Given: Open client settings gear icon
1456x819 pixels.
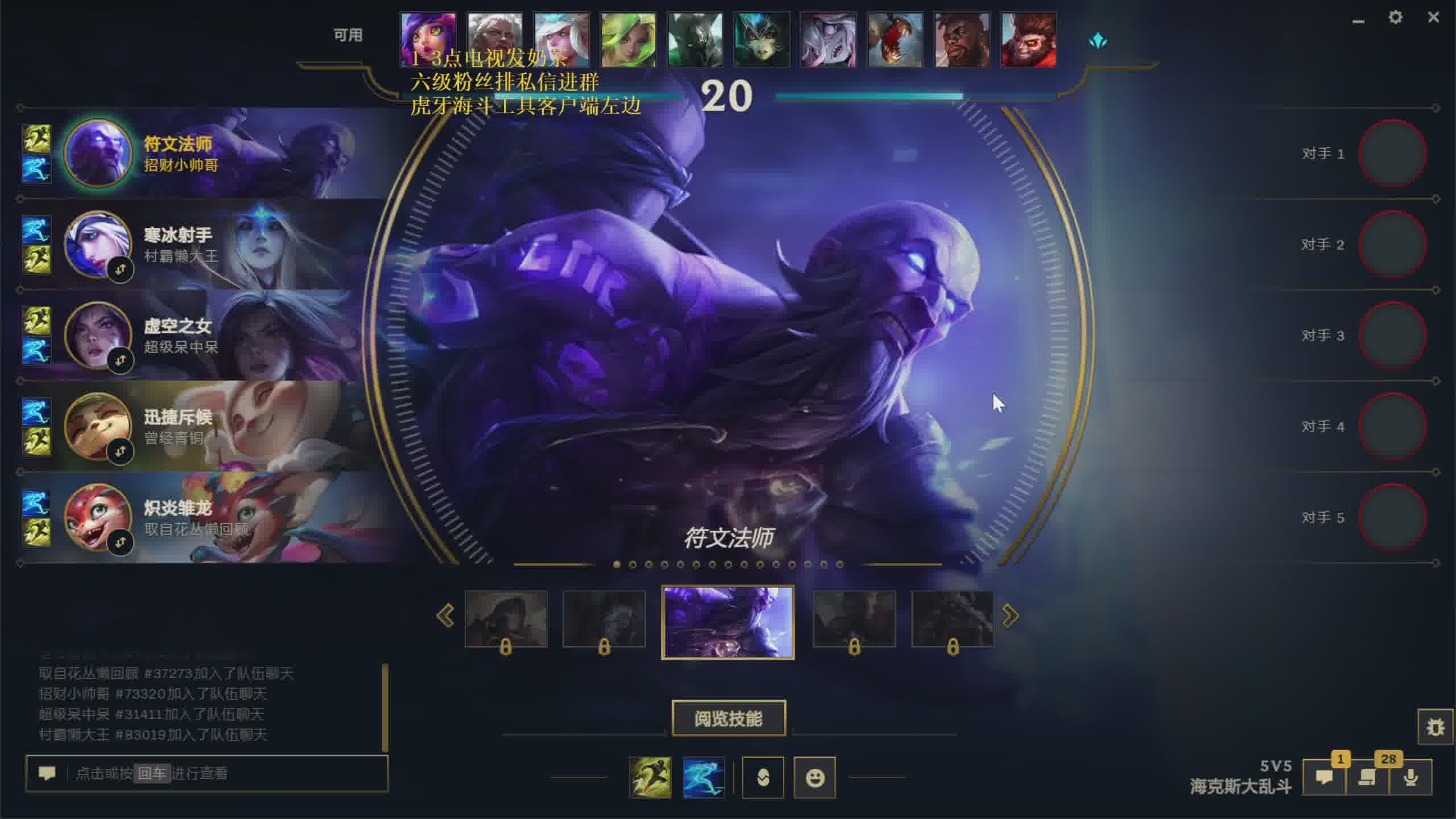Looking at the screenshot, I should tap(1395, 18).
